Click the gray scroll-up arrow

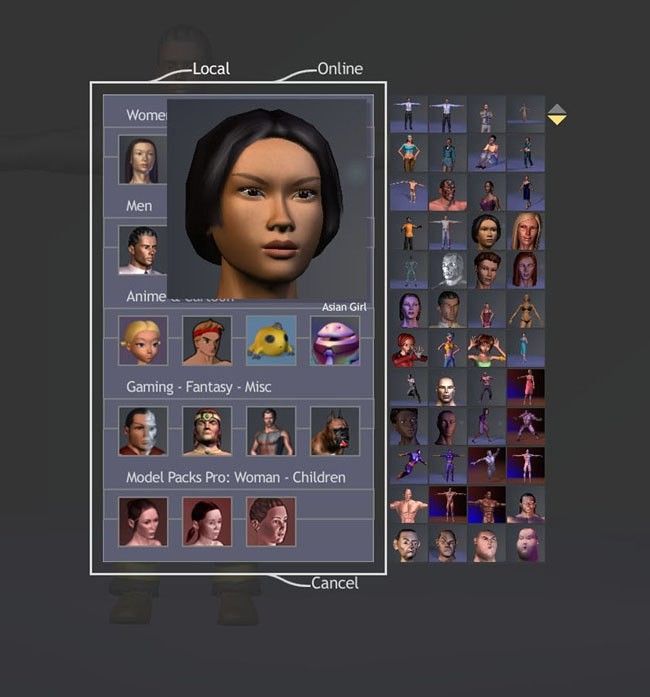pos(557,108)
